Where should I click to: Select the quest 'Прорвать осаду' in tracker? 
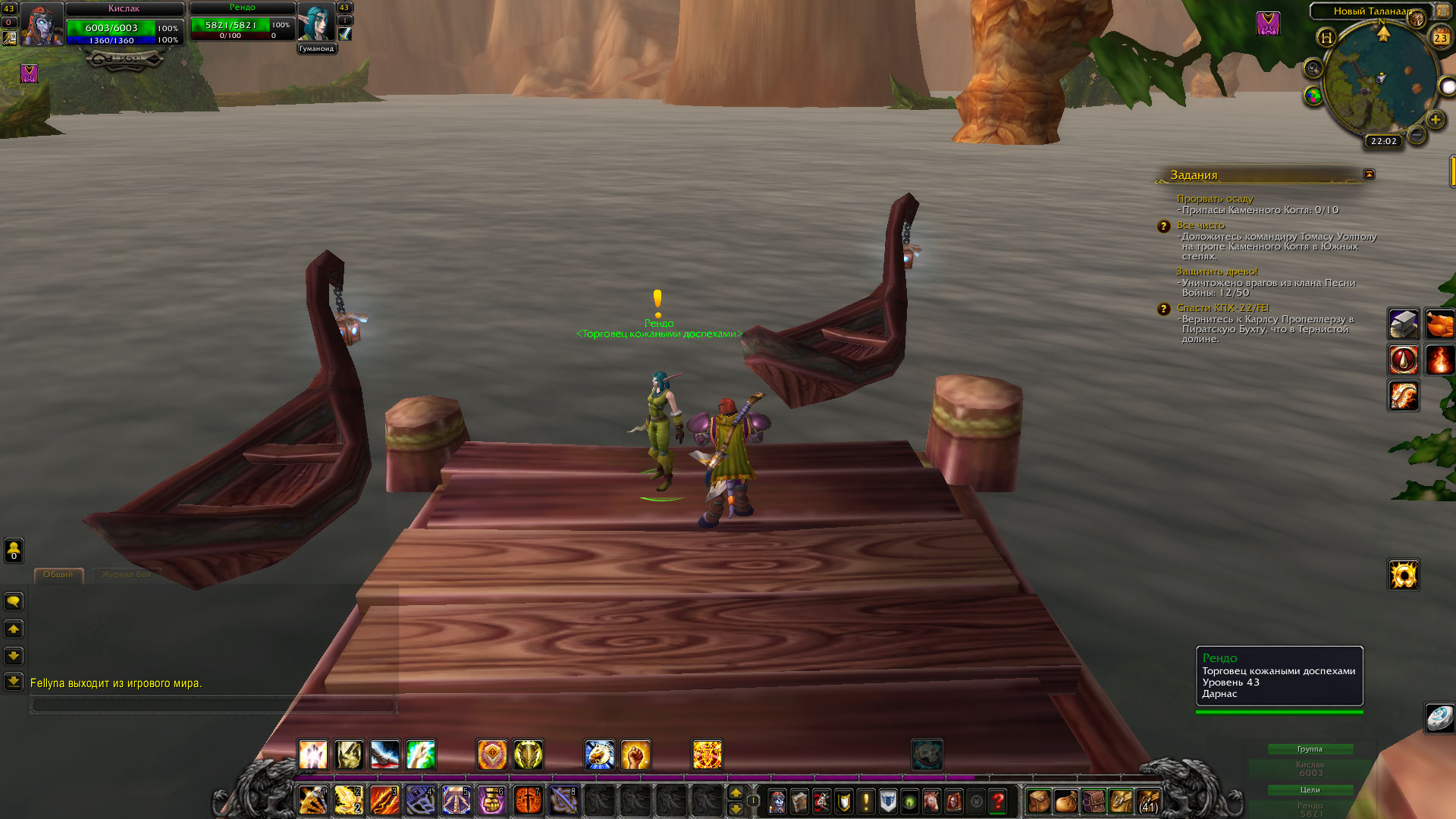click(x=1215, y=199)
